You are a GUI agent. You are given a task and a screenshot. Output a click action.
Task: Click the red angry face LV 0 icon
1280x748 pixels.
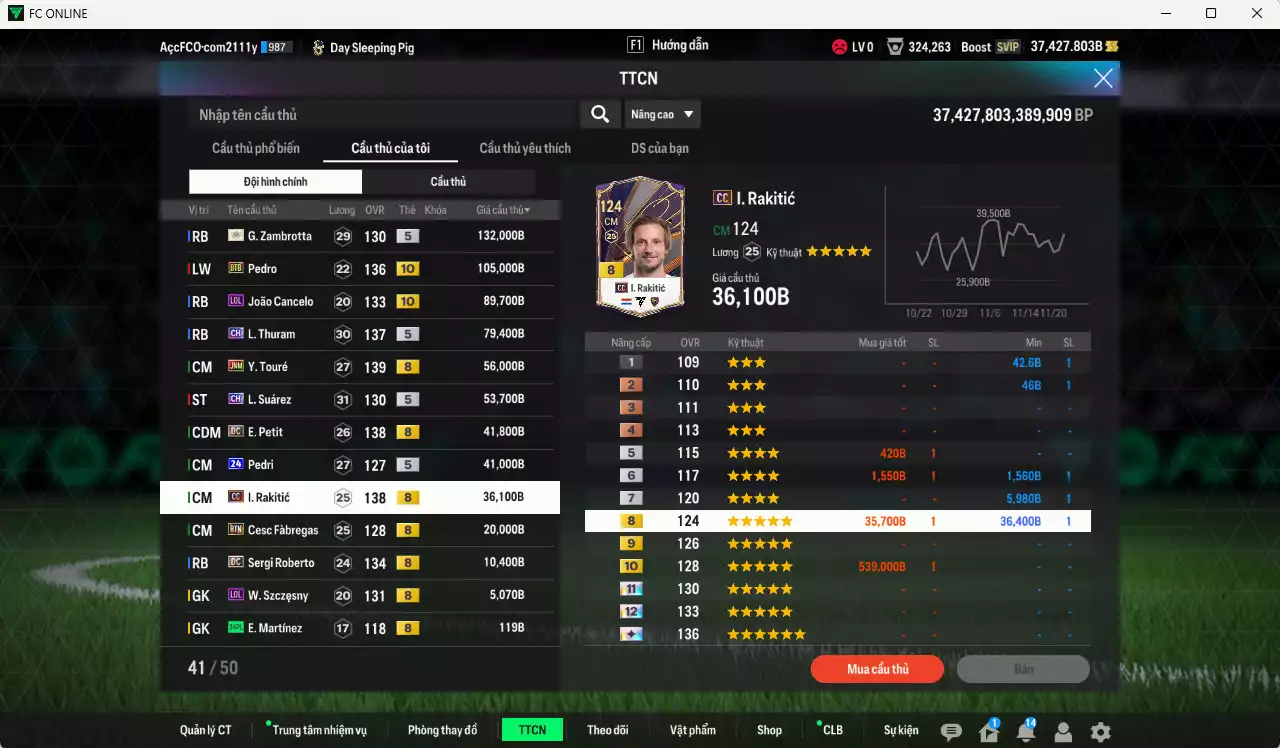tap(838, 46)
